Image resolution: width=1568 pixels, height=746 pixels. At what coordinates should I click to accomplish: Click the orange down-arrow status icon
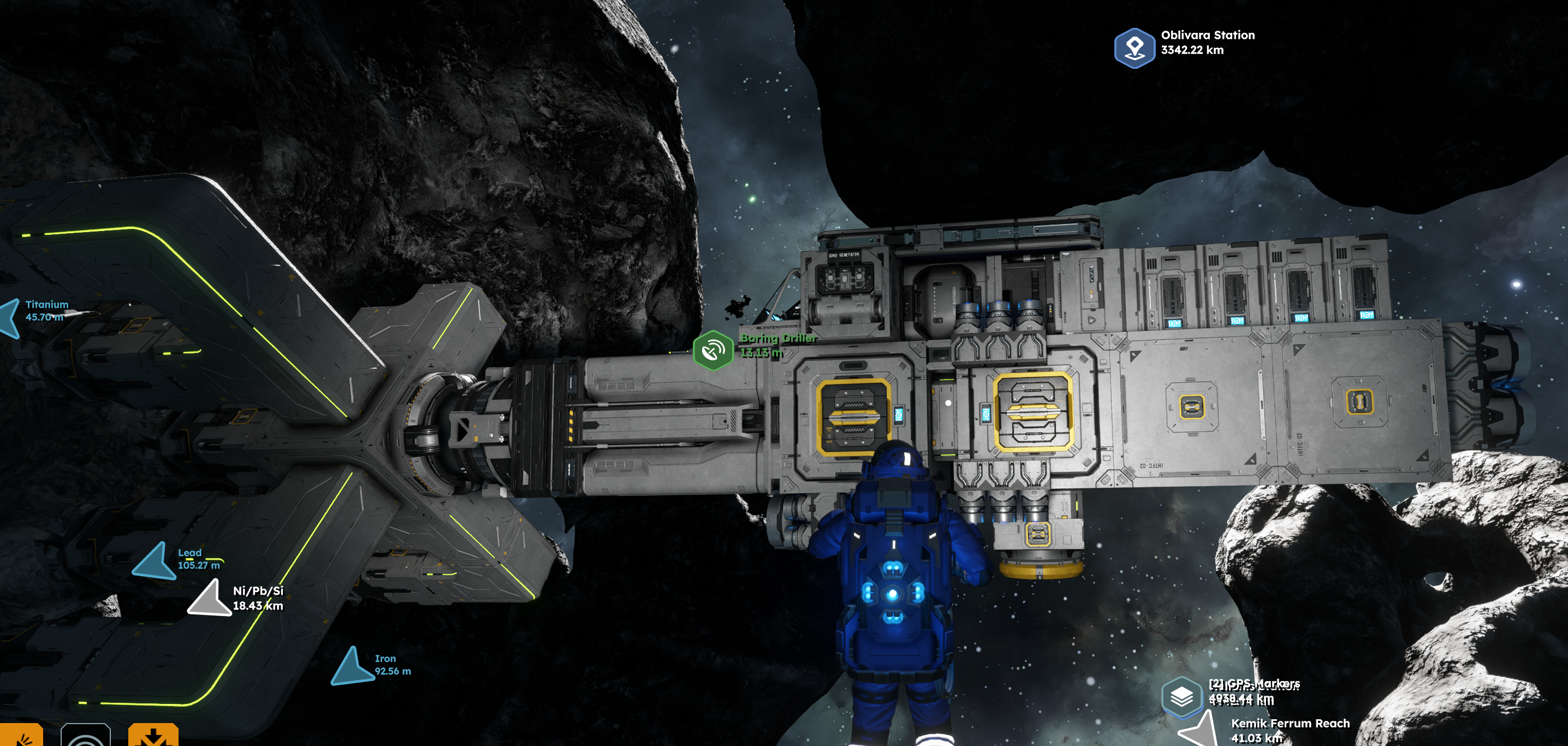[x=153, y=735]
